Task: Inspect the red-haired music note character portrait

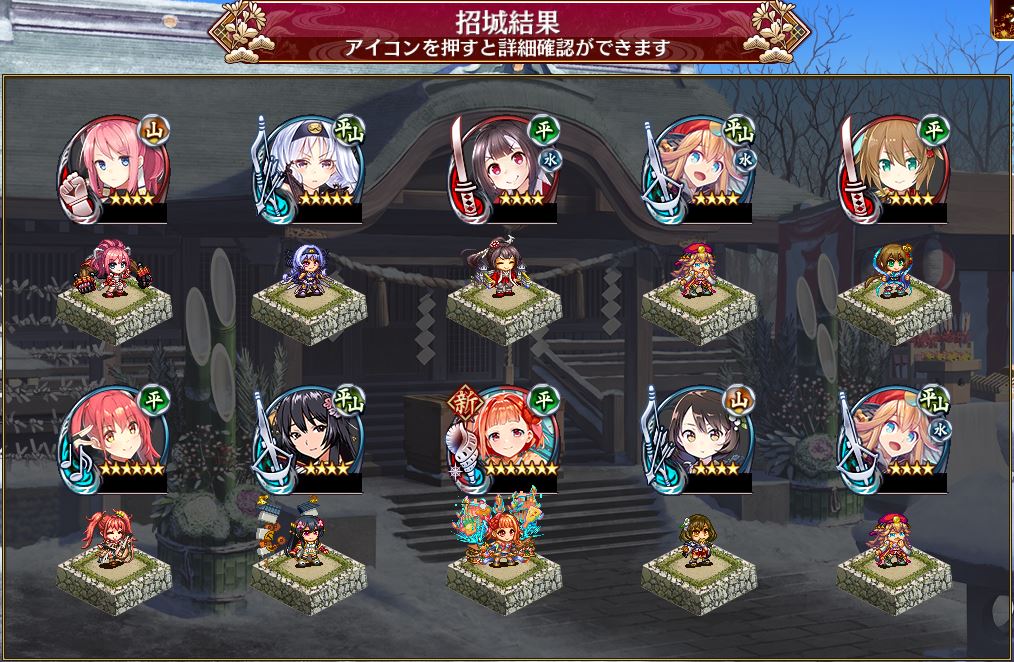Action: click(x=113, y=437)
